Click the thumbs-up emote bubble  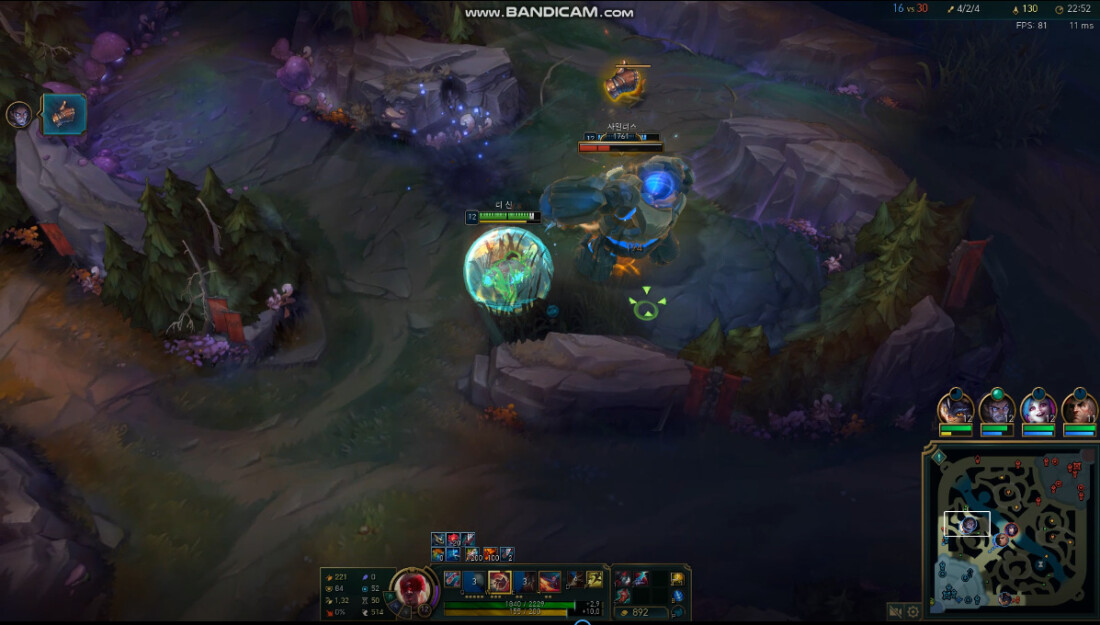point(63,114)
